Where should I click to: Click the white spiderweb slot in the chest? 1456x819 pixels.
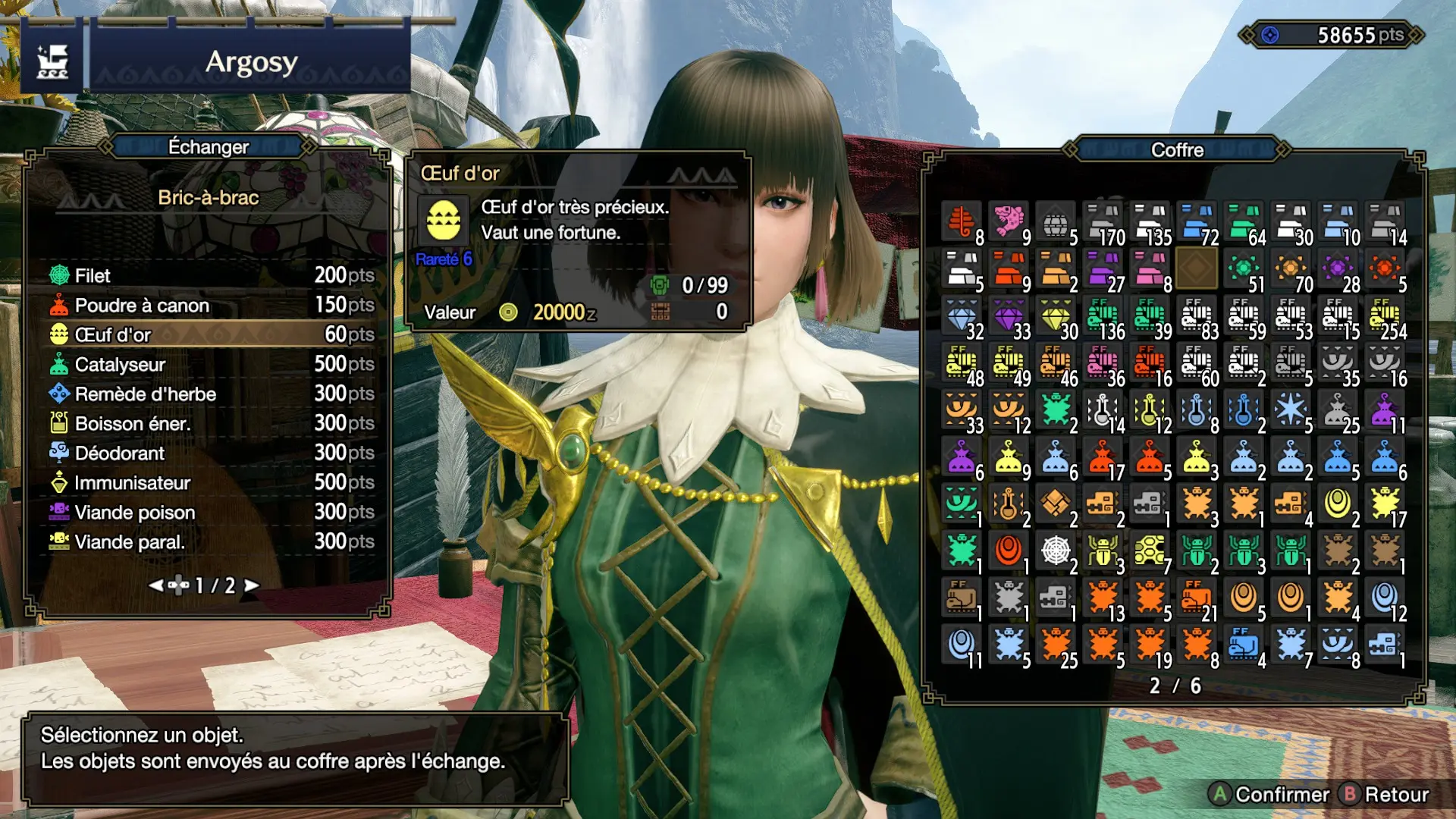click(x=1056, y=552)
